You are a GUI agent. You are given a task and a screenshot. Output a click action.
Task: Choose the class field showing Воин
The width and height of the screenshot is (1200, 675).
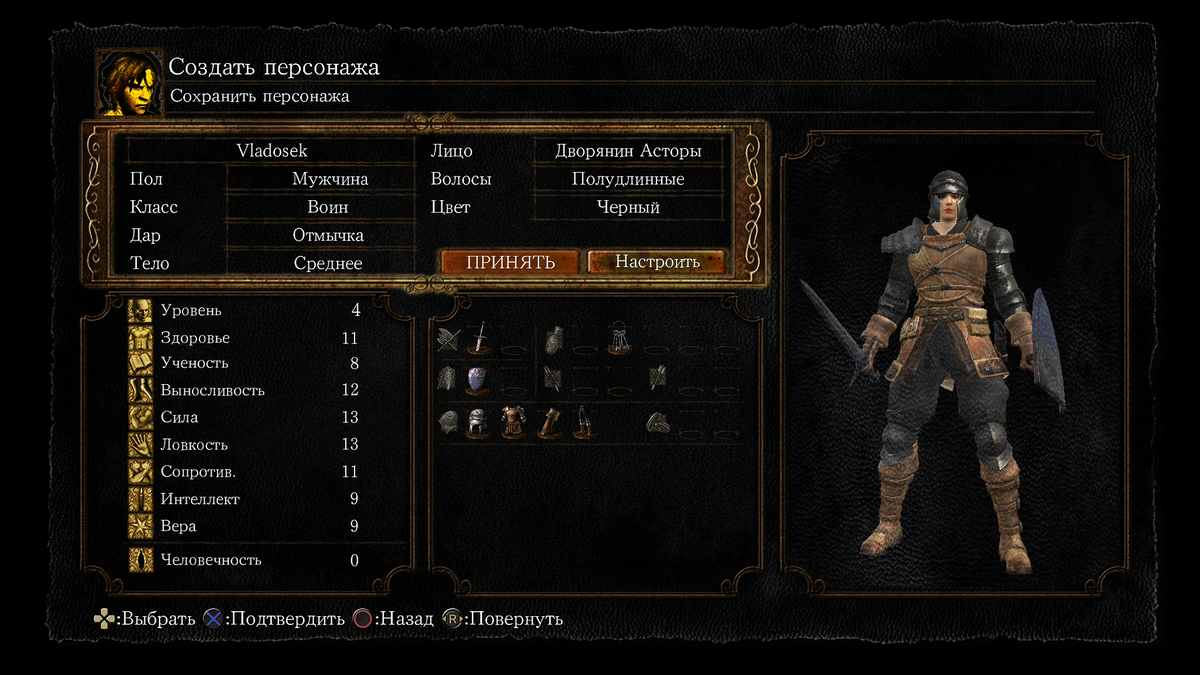(x=328, y=208)
